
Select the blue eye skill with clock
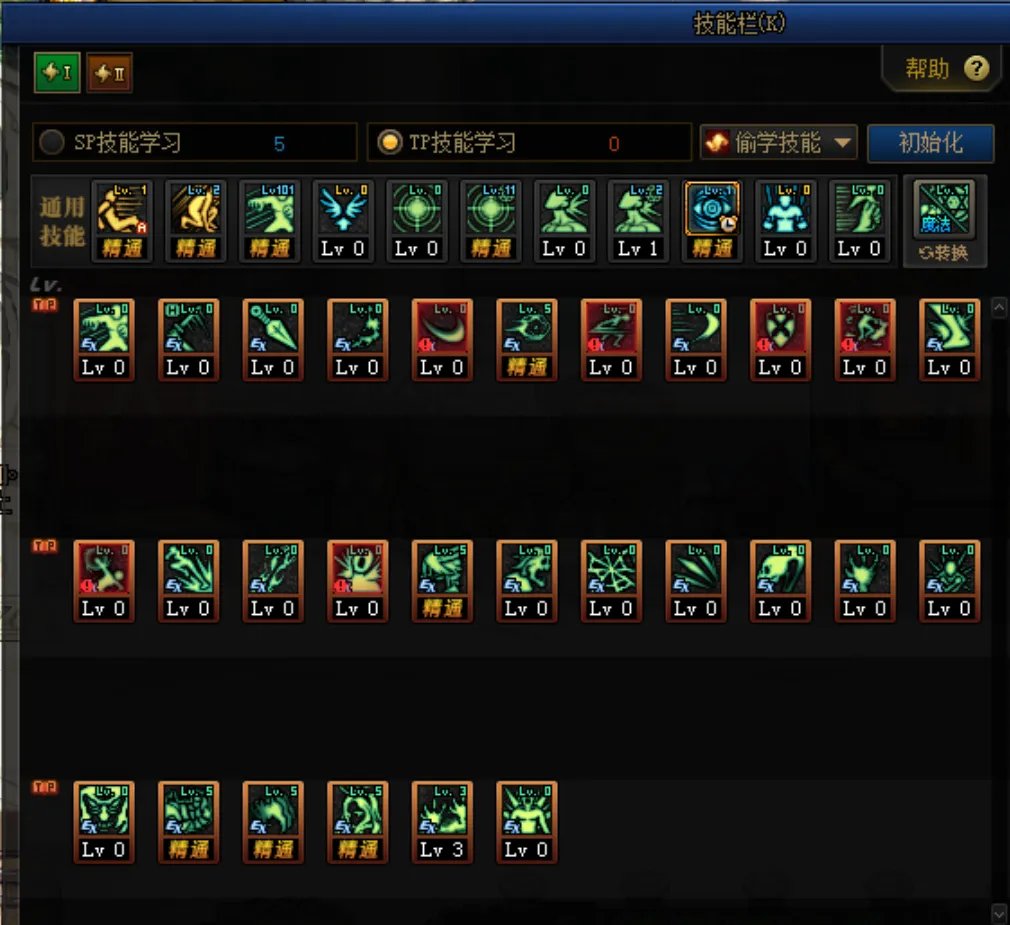pyautogui.click(x=712, y=210)
